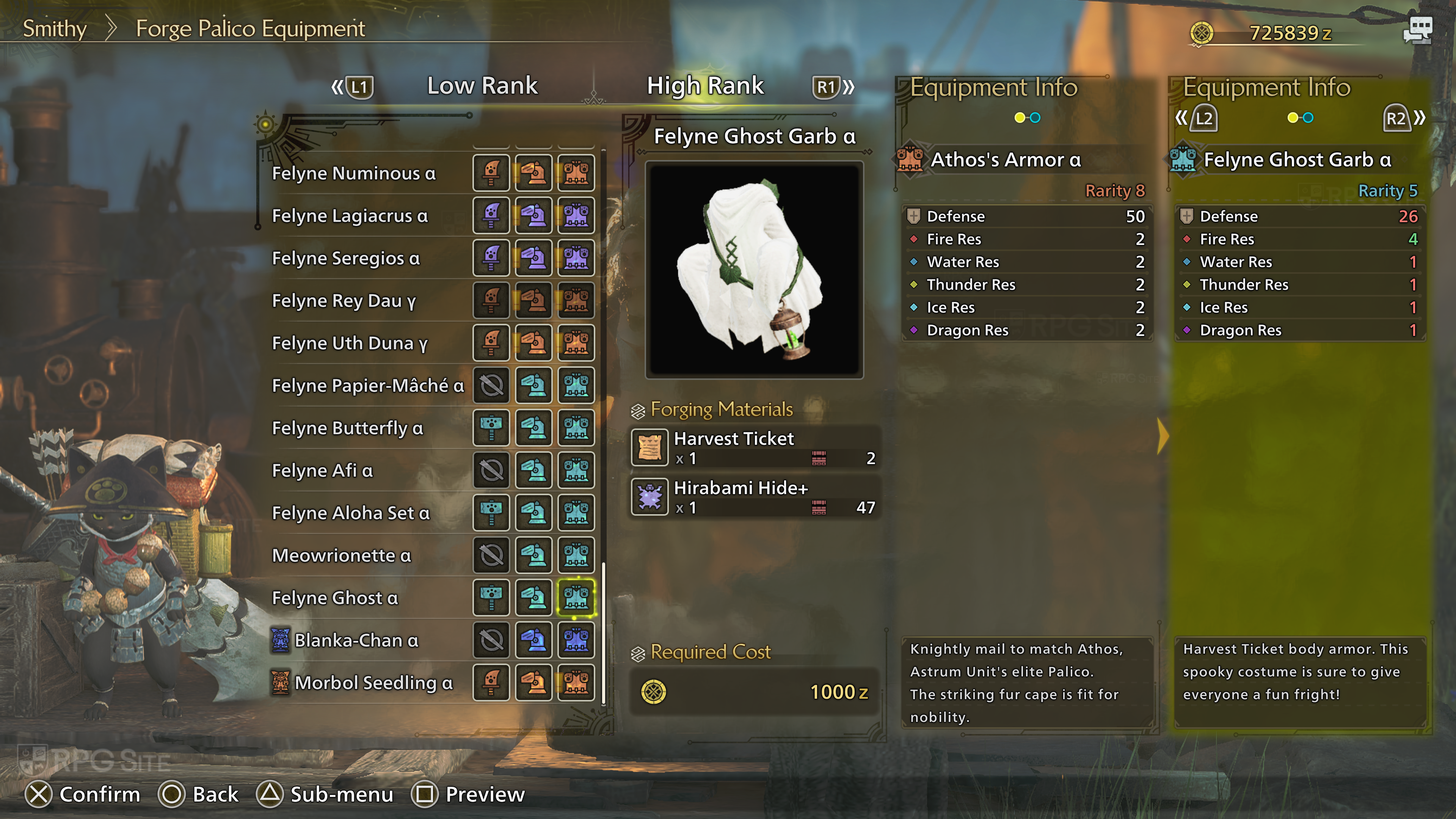Select the Felyne Seregios α entry
1456x819 pixels.
click(346, 258)
